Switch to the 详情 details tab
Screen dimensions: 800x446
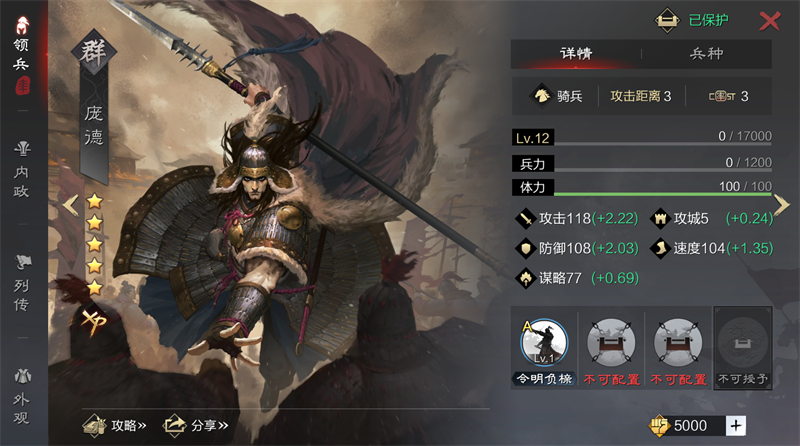(576, 54)
